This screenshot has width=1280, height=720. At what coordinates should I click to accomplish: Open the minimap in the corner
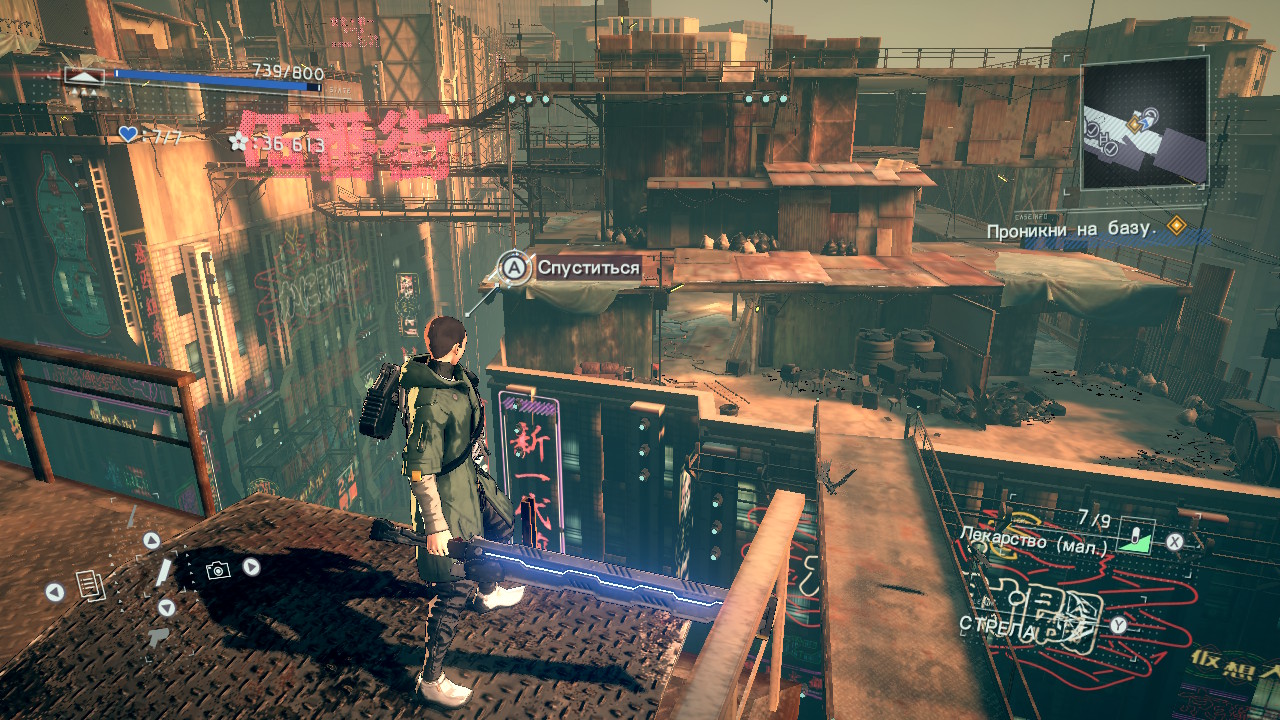point(1144,123)
